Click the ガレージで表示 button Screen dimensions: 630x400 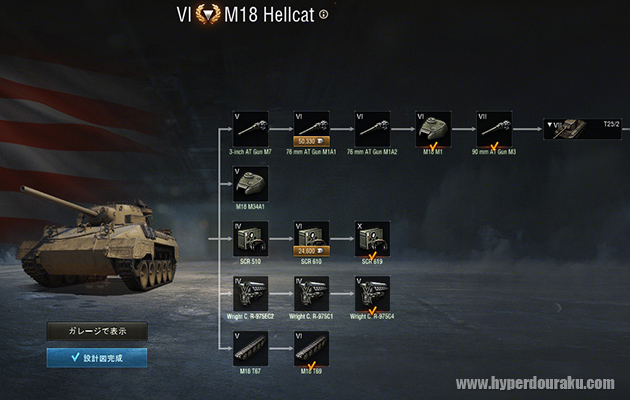coord(97,331)
